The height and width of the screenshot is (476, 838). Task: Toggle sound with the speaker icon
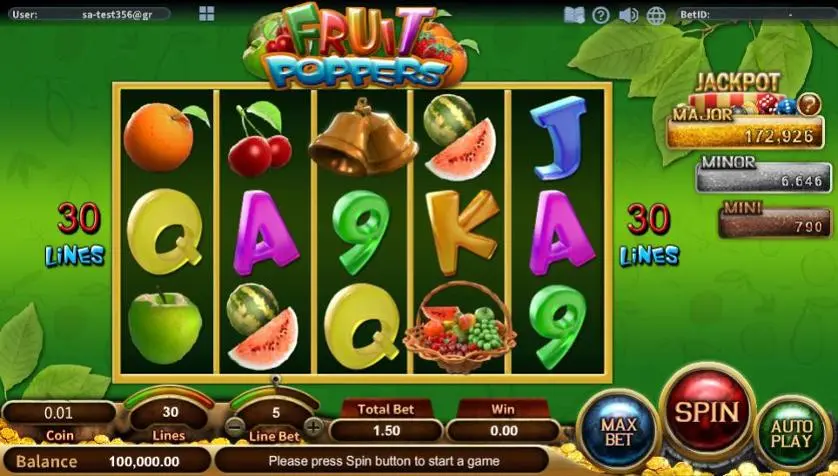[x=628, y=15]
